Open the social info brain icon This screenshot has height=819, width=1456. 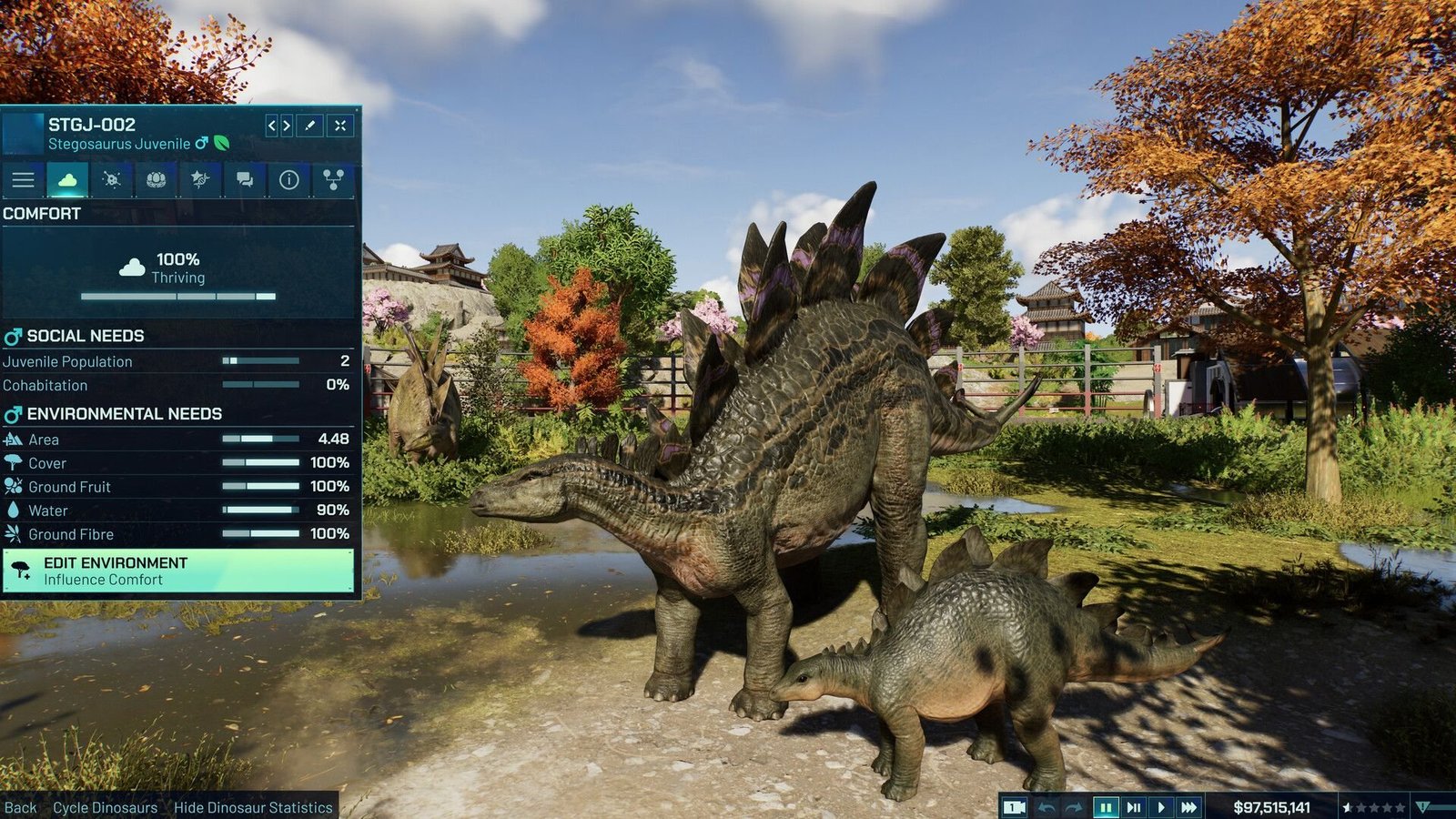coord(157,179)
